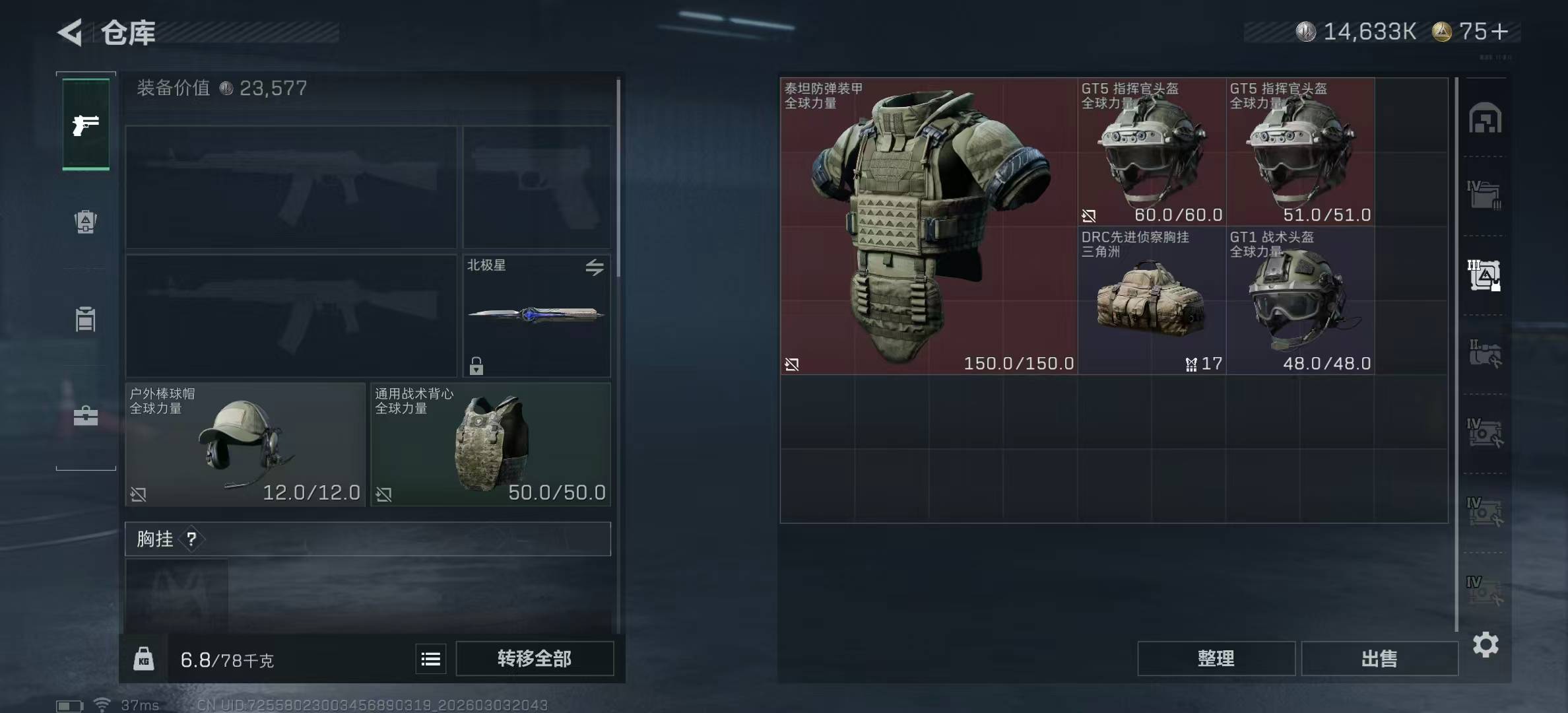Viewport: 1568px width, 713px height.
Task: Open the 胸挂 help question mark
Action: [x=191, y=539]
